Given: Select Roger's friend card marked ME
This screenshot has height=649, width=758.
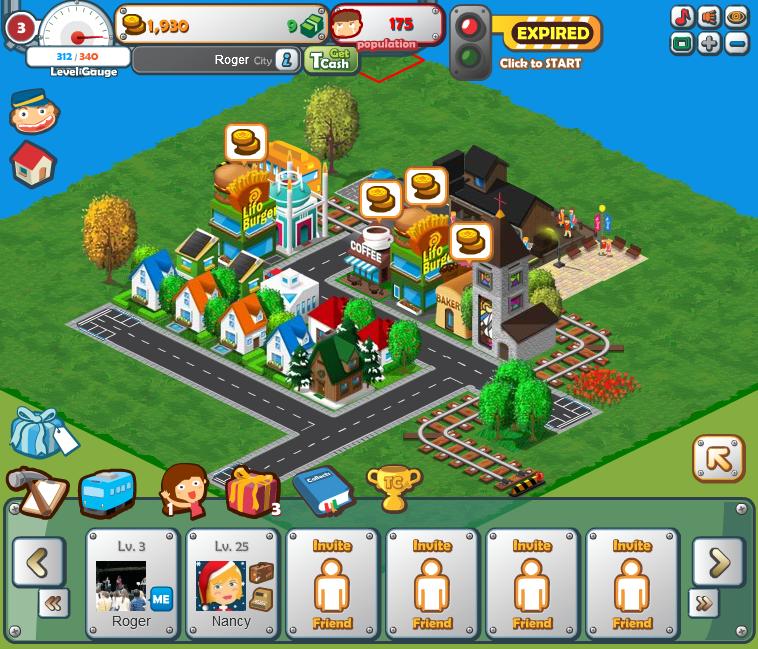Looking at the screenshot, I should coord(132,584).
